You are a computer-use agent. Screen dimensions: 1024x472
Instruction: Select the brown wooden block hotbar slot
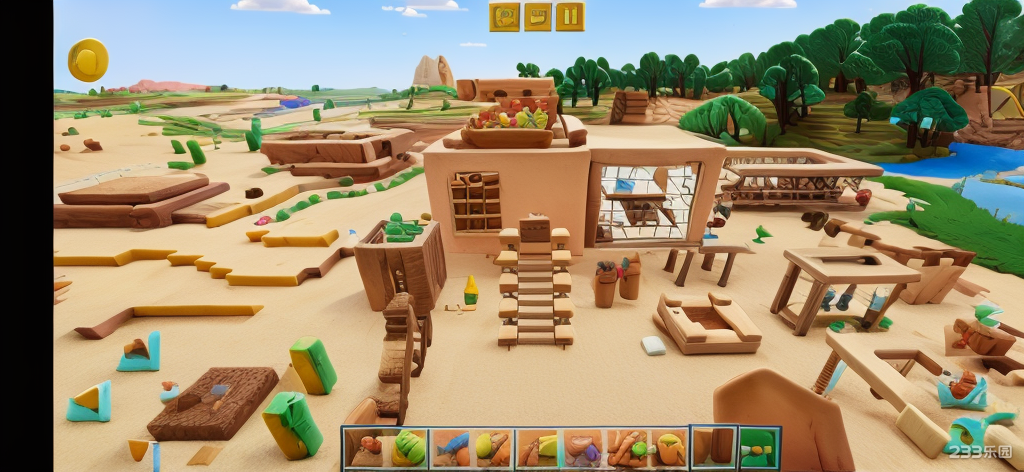pyautogui.click(x=714, y=448)
